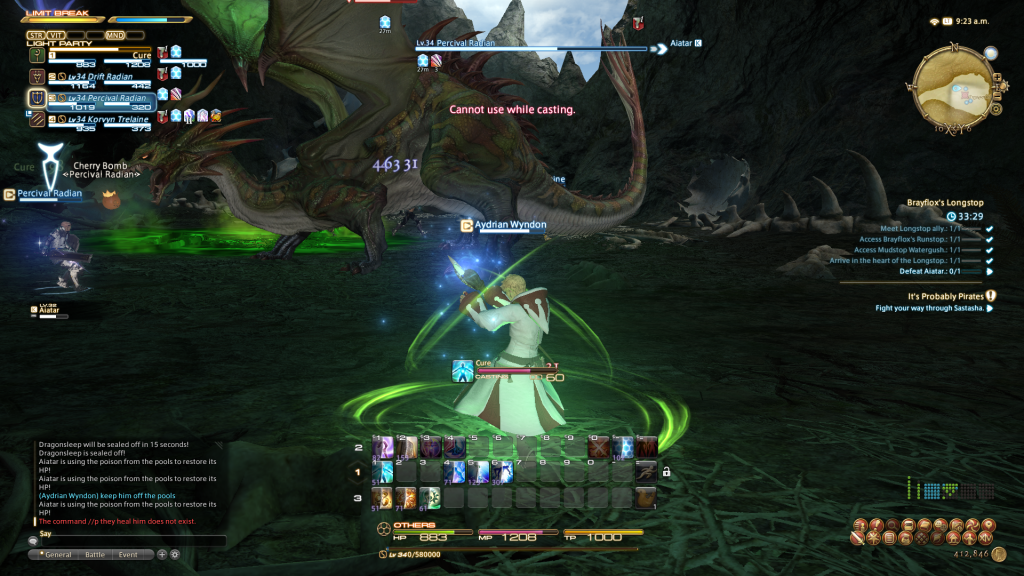Open the chat mode speech-bubble selector
The width and height of the screenshot is (1024, 576).
pos(33,541)
